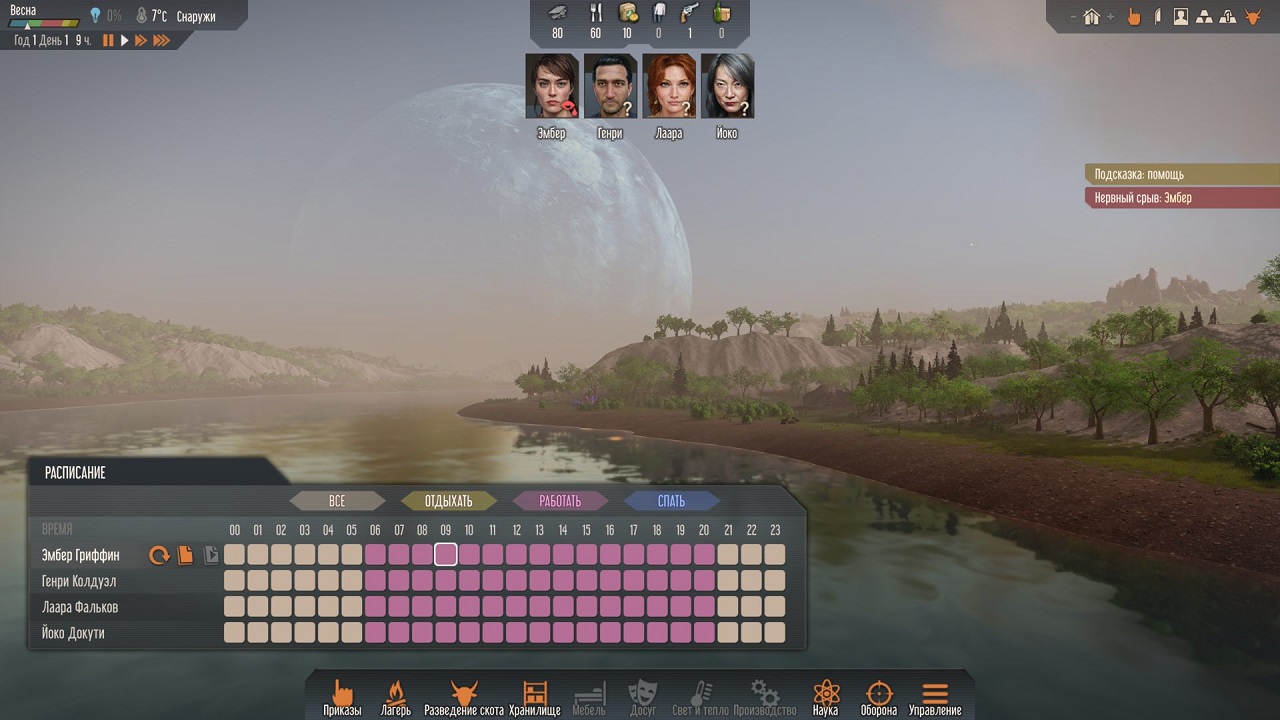The height and width of the screenshot is (720, 1280).
Task: Copy Ember Griffin's schedule with the orange pages icon
Action: click(185, 555)
